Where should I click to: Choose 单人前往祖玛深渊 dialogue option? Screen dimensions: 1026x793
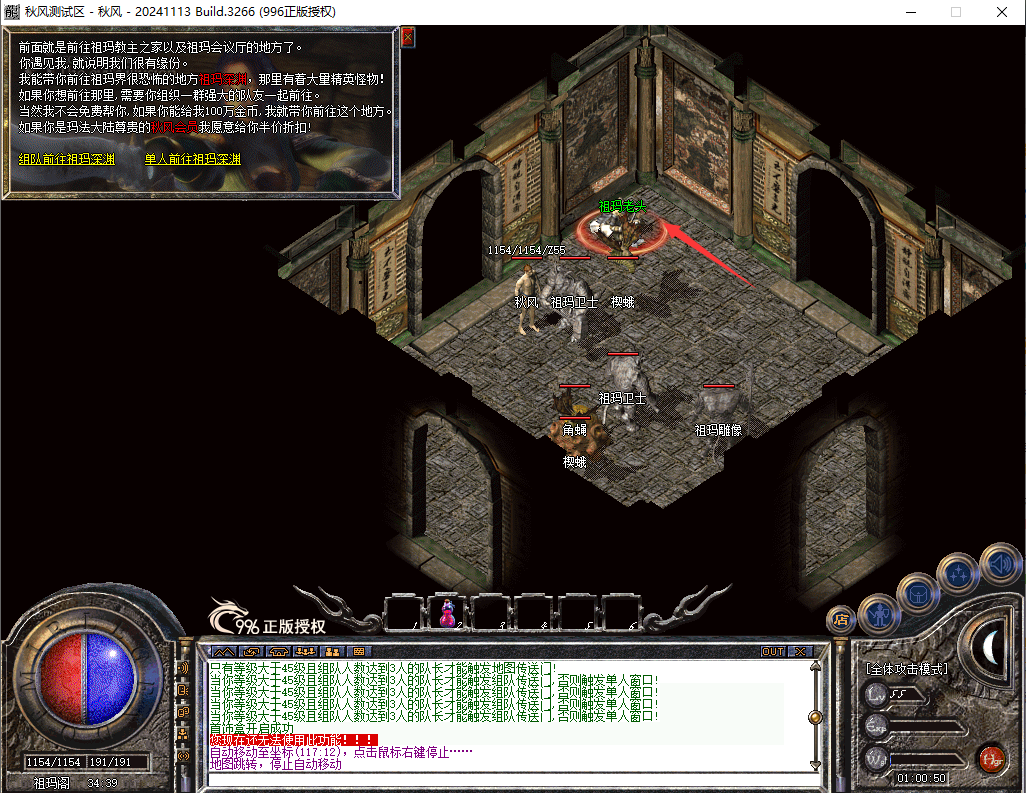(192, 159)
